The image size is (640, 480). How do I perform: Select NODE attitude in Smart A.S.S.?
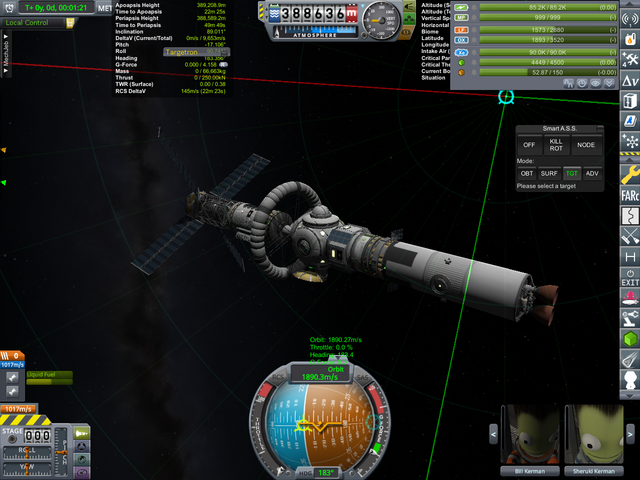tap(586, 145)
